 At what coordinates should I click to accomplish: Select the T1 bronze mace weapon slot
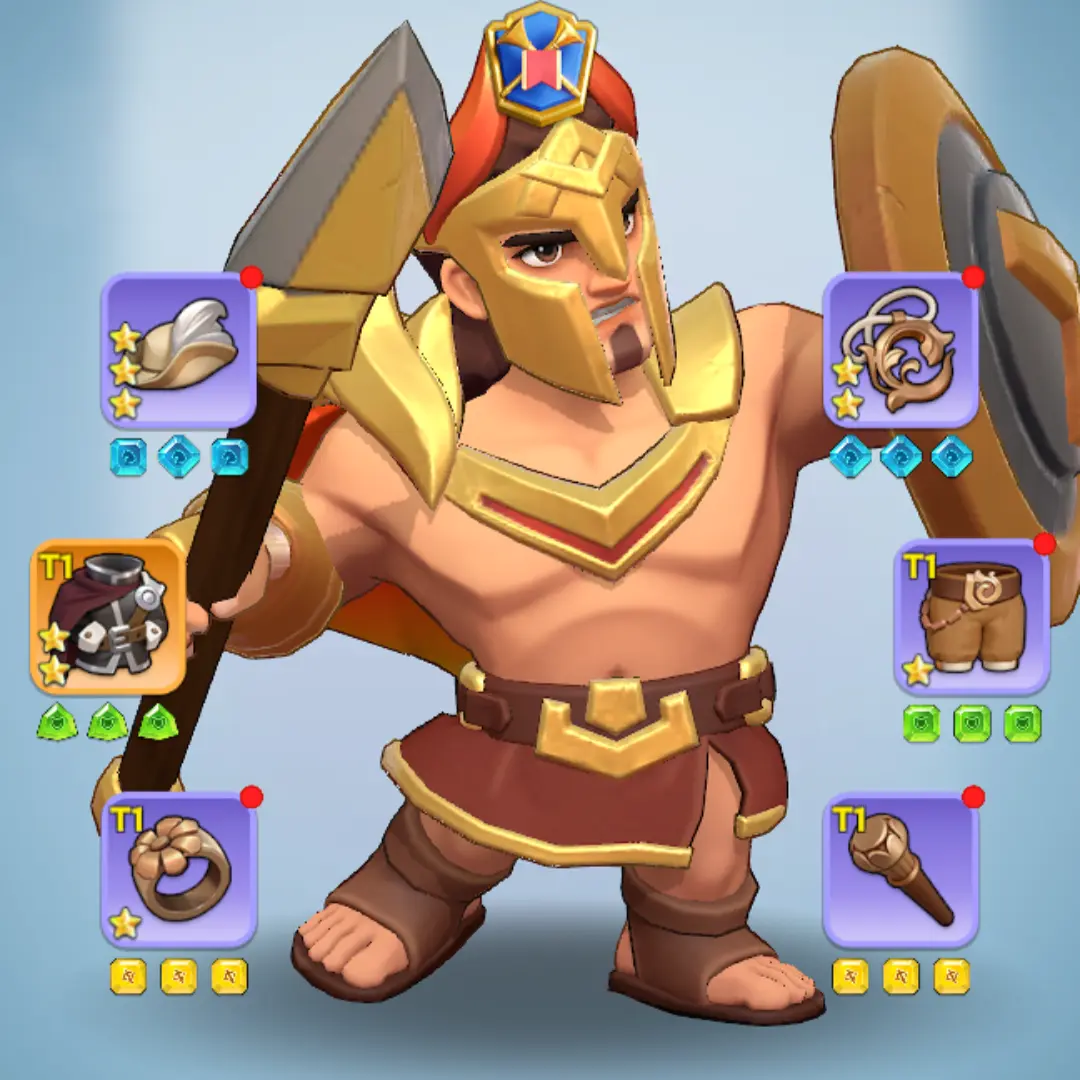(900, 870)
